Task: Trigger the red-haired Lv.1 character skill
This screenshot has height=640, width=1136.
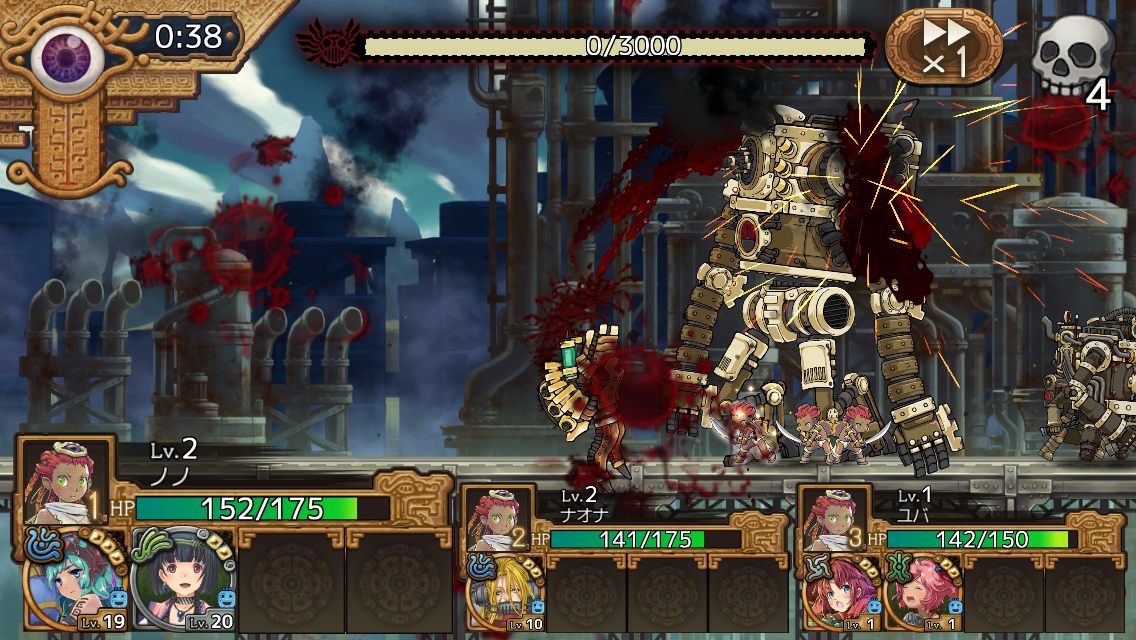Action: pos(840,593)
